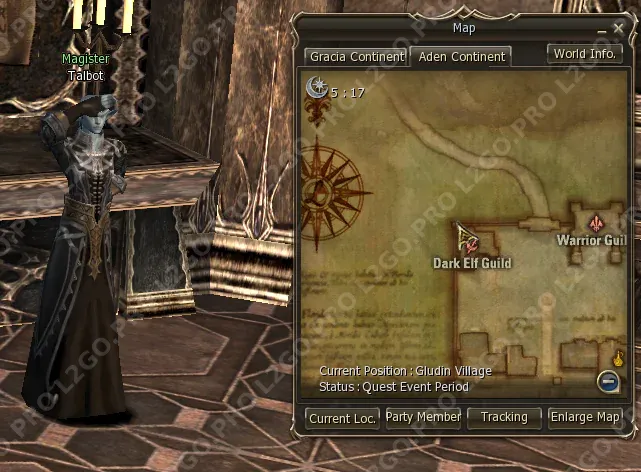Minimize the Map window
This screenshot has height=472, width=641.
tap(603, 32)
